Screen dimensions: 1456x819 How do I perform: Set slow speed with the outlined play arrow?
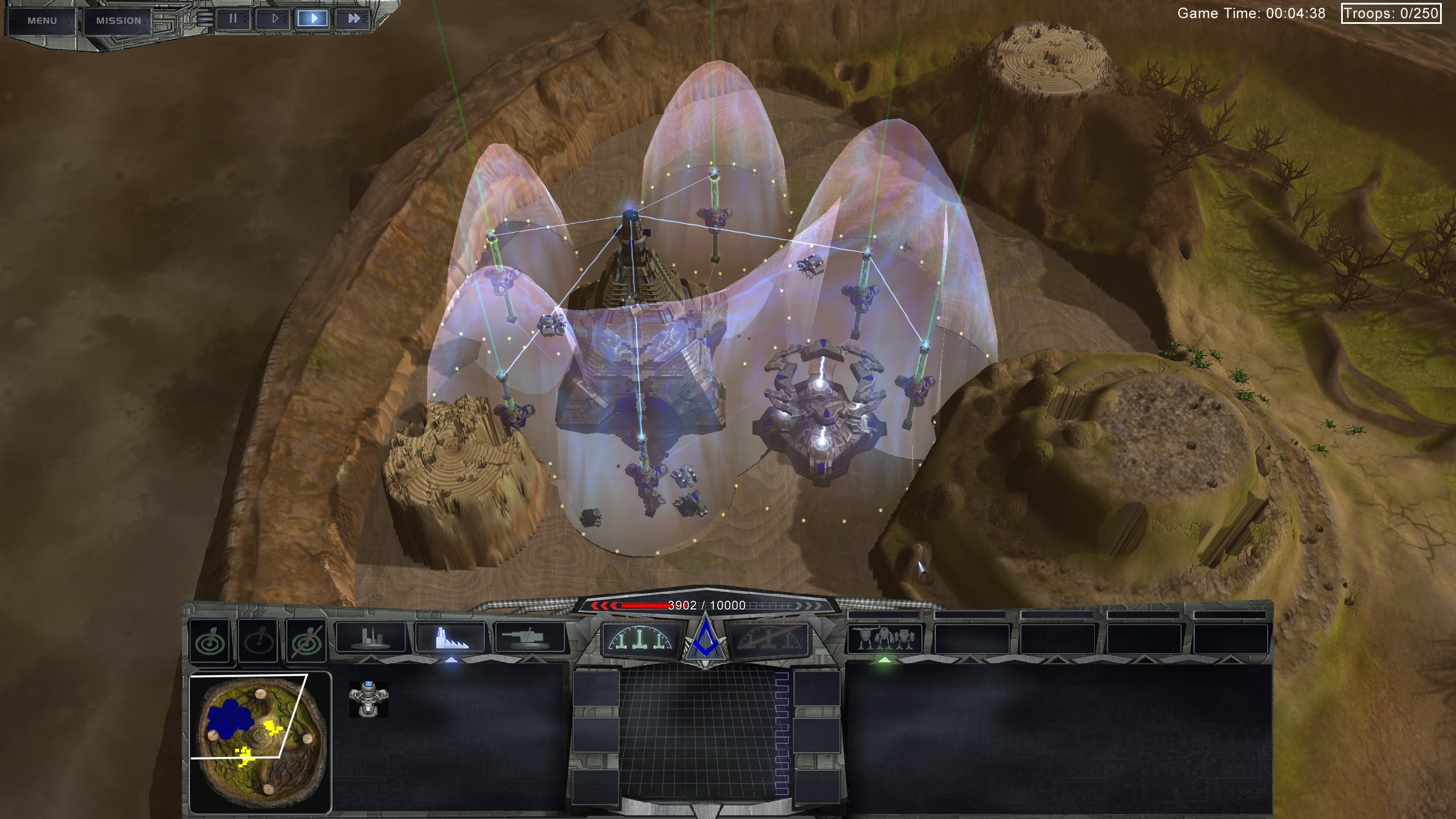[274, 19]
